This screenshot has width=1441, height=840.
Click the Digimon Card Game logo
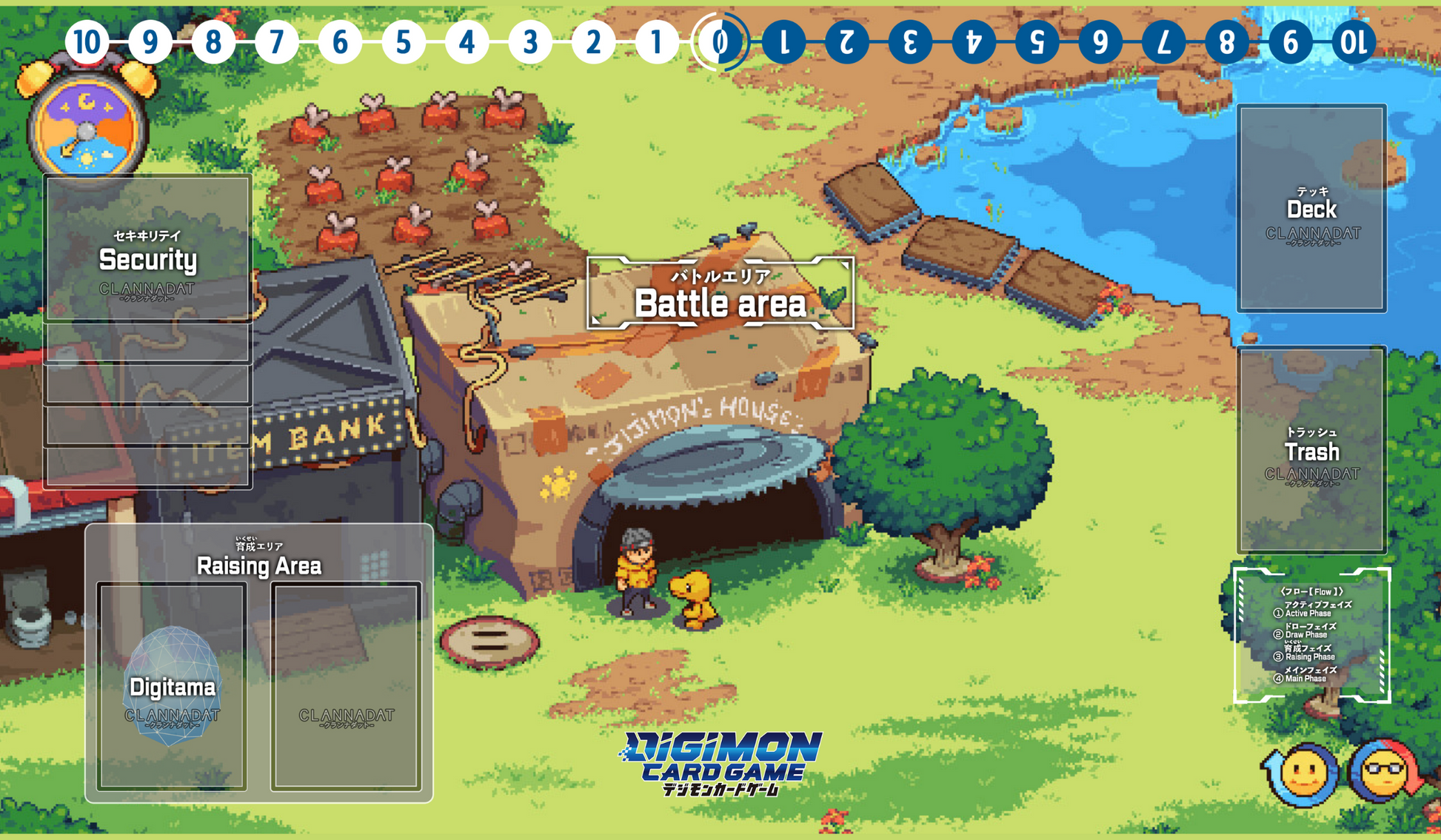720,762
